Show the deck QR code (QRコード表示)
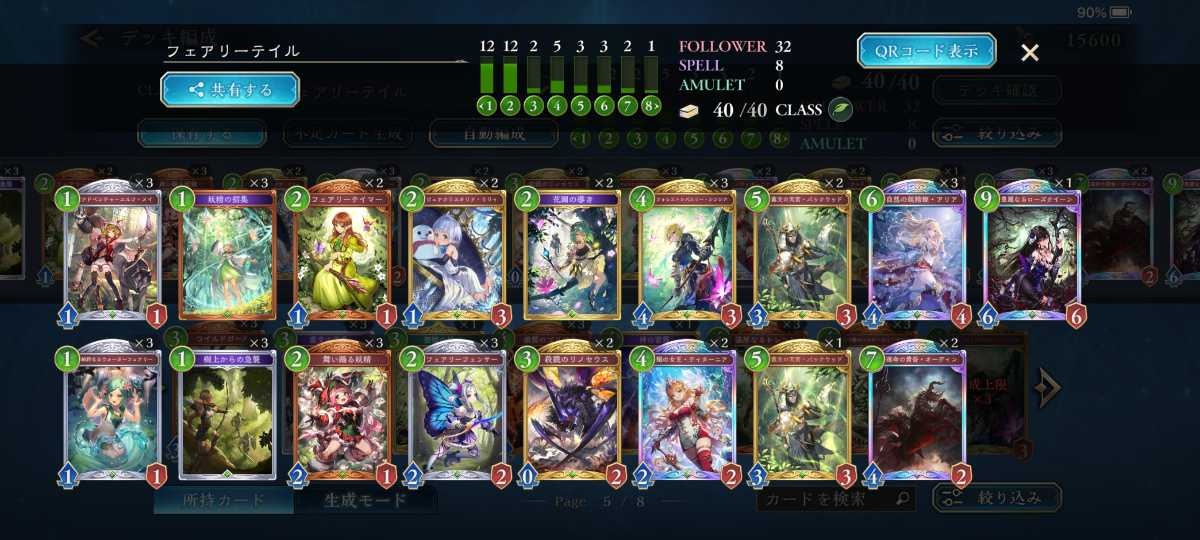The height and width of the screenshot is (540, 1200). point(926,51)
